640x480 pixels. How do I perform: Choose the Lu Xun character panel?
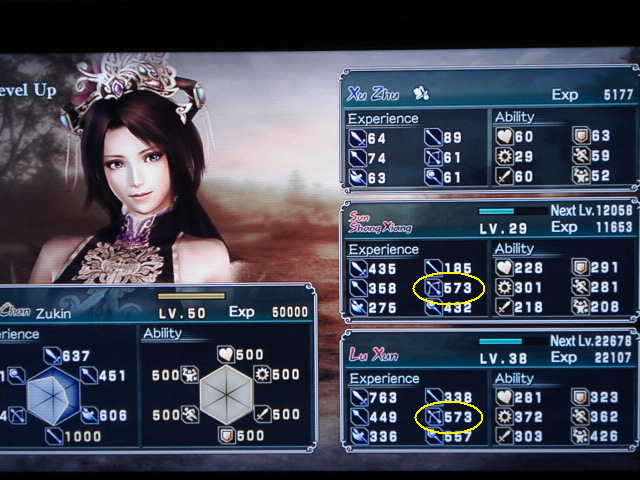pyautogui.click(x=489, y=388)
